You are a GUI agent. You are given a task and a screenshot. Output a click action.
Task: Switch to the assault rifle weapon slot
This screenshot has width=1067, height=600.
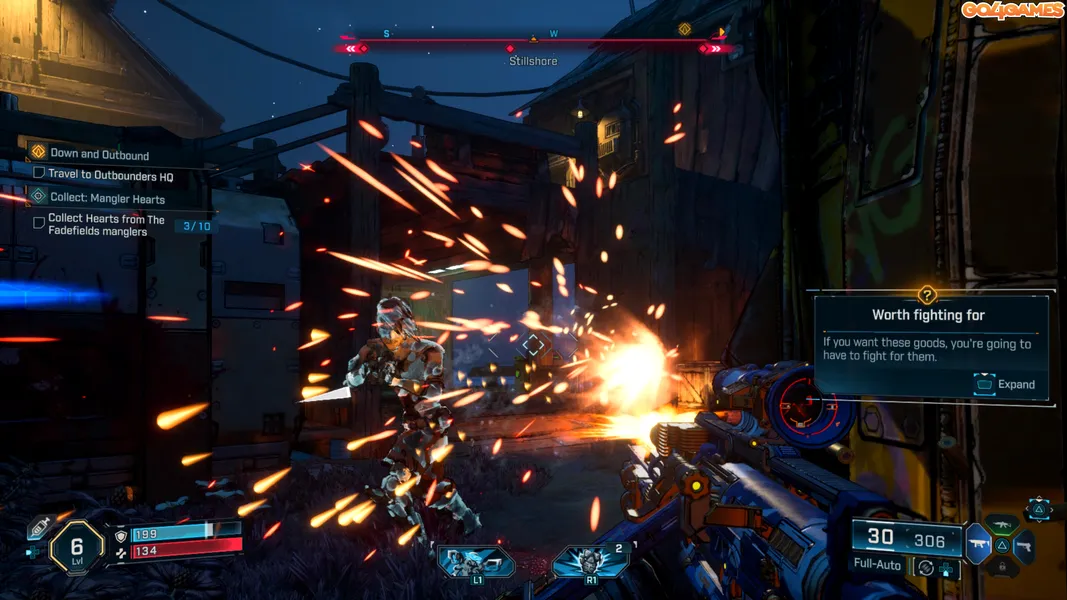click(1002, 524)
